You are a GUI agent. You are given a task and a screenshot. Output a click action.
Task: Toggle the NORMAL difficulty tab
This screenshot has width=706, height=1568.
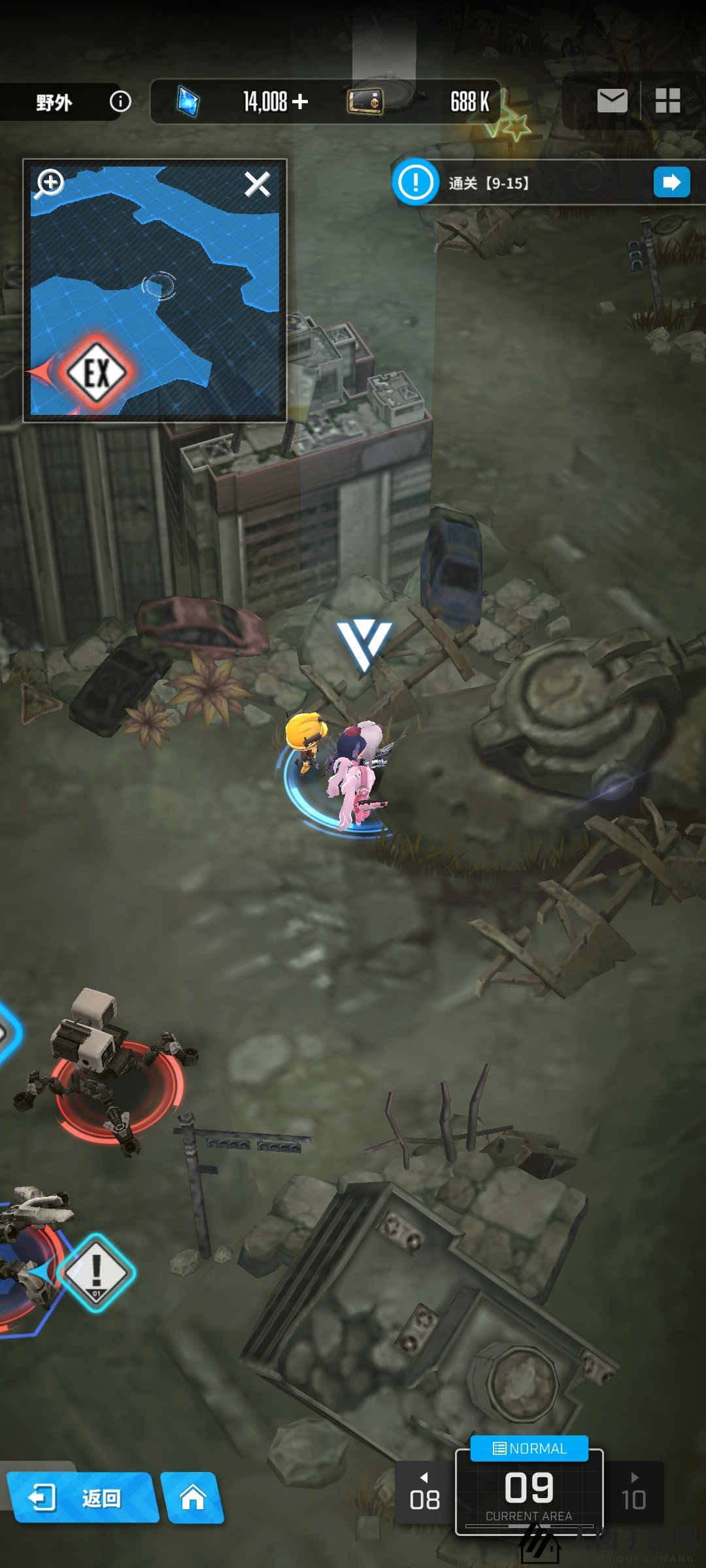click(x=529, y=1448)
